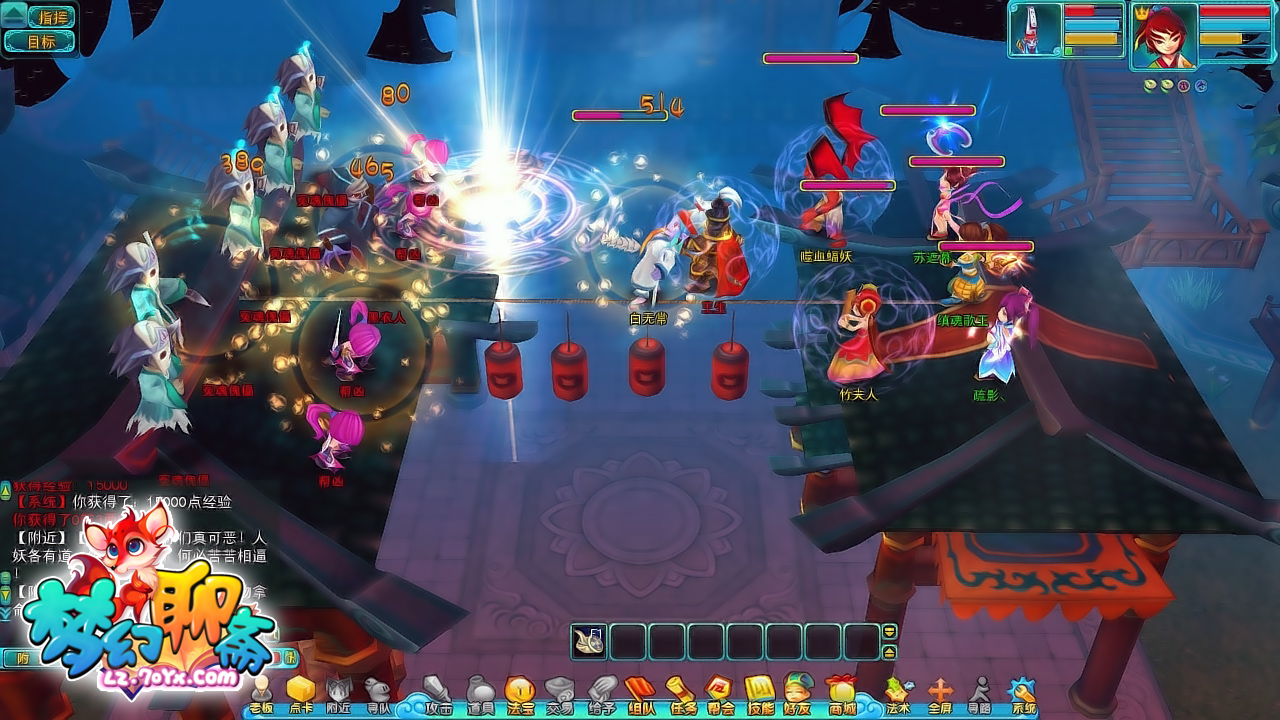Open the 老板 boss menu
Viewport: 1280px width, 720px height.
261,694
